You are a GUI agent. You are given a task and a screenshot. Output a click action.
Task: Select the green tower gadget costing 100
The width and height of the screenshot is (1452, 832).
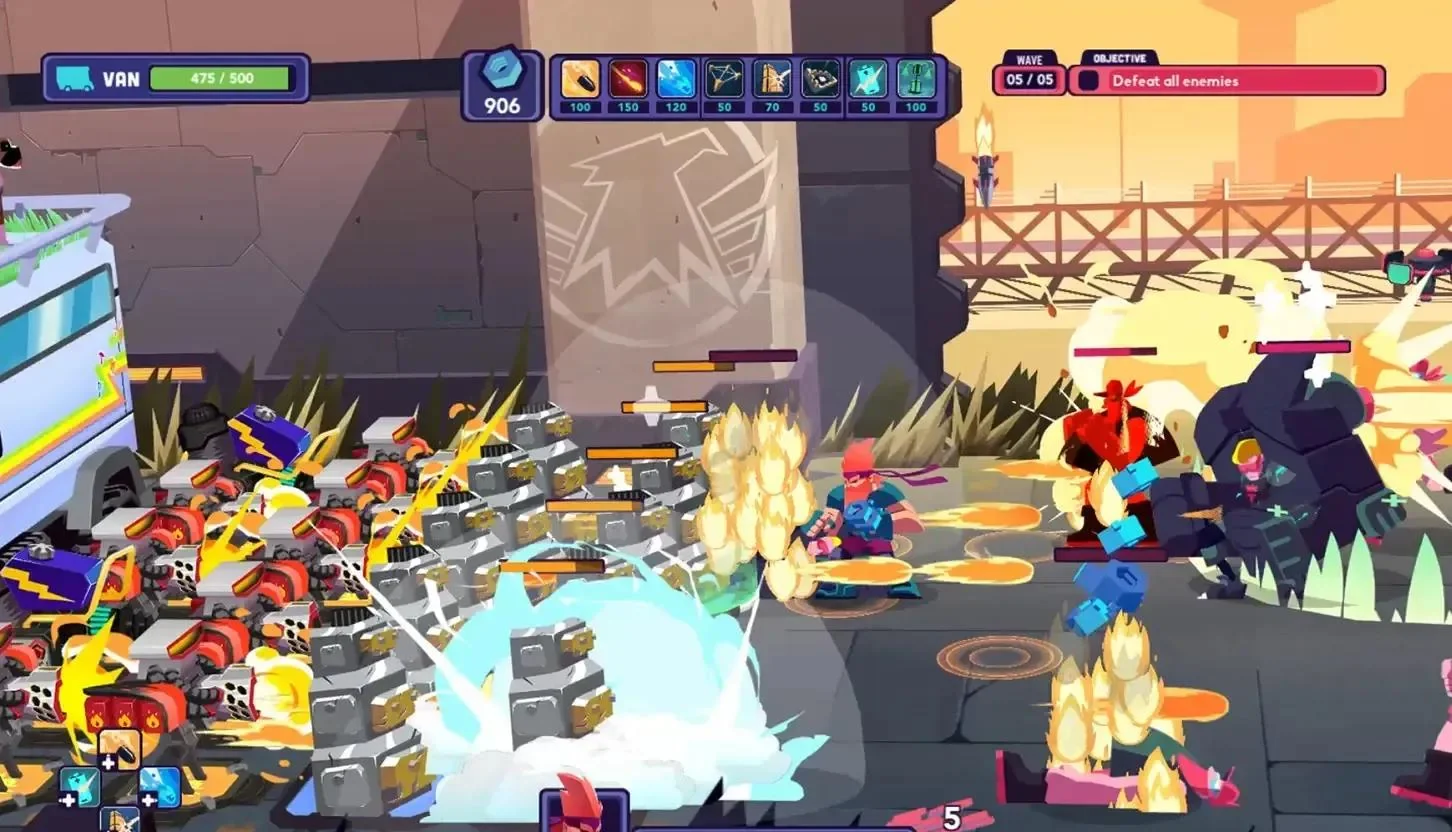pos(916,80)
